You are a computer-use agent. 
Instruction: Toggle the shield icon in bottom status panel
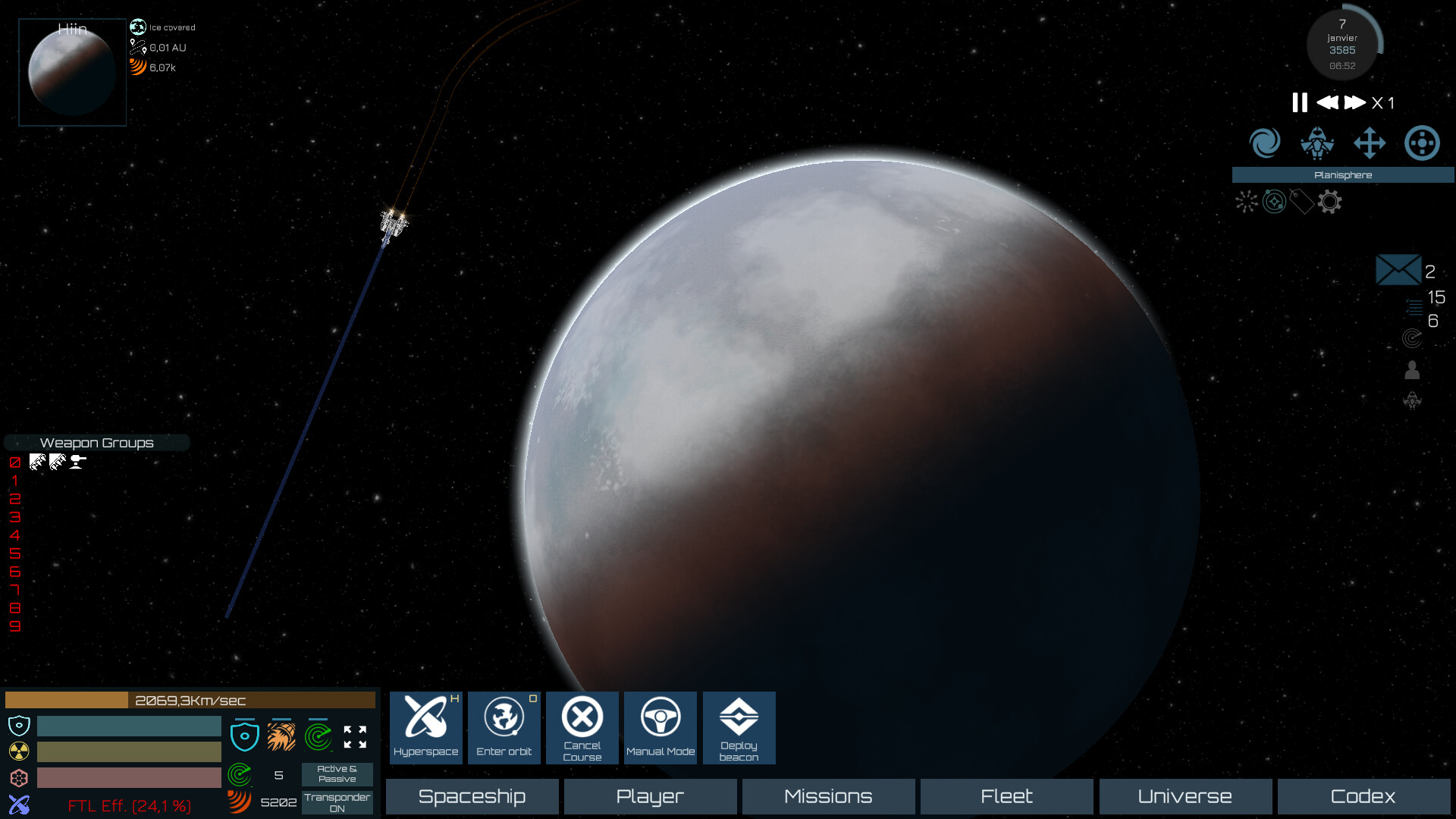(245, 736)
